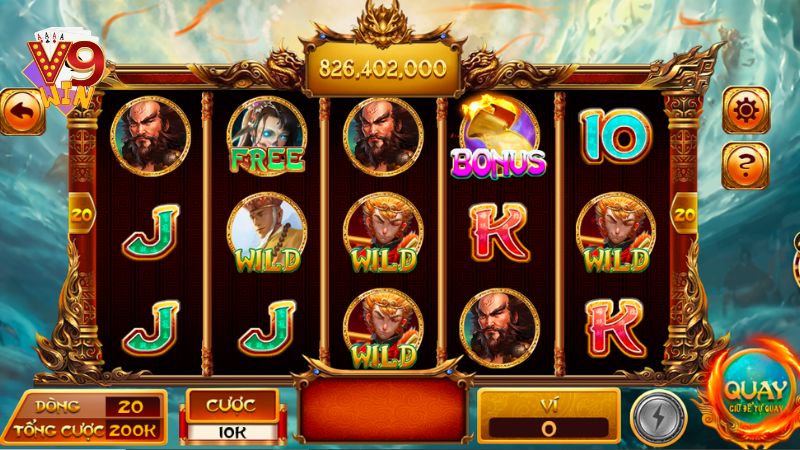
Task: Open settings with the gear icon
Action: coord(746,108)
